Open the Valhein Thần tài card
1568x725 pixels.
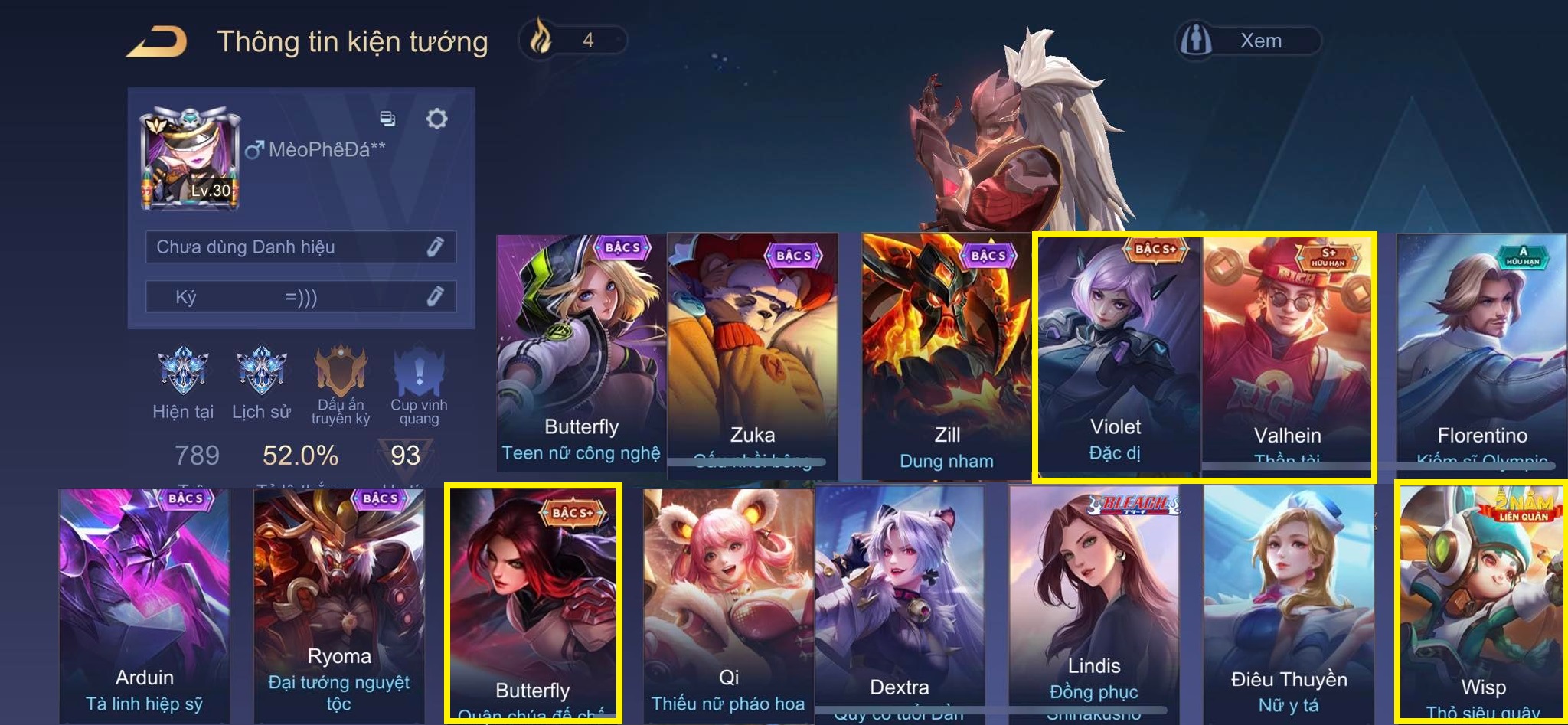[x=1288, y=352]
